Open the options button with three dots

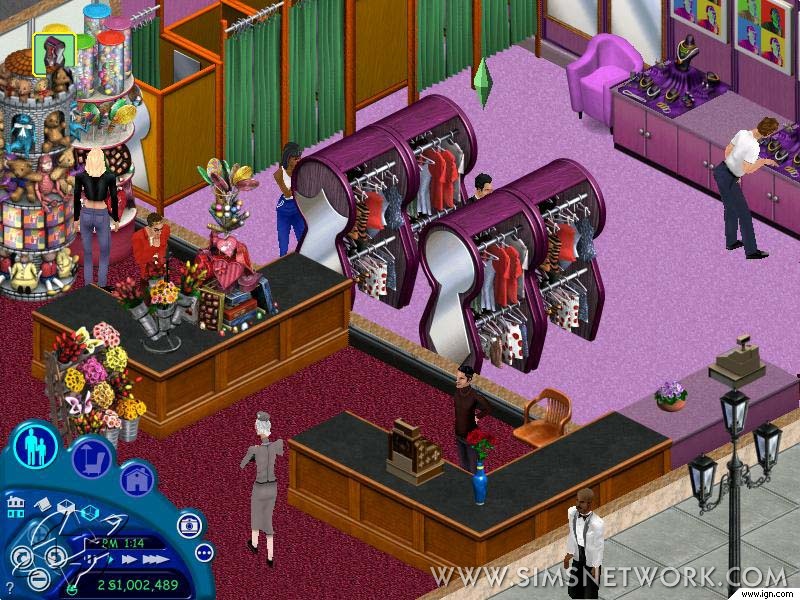204,552
